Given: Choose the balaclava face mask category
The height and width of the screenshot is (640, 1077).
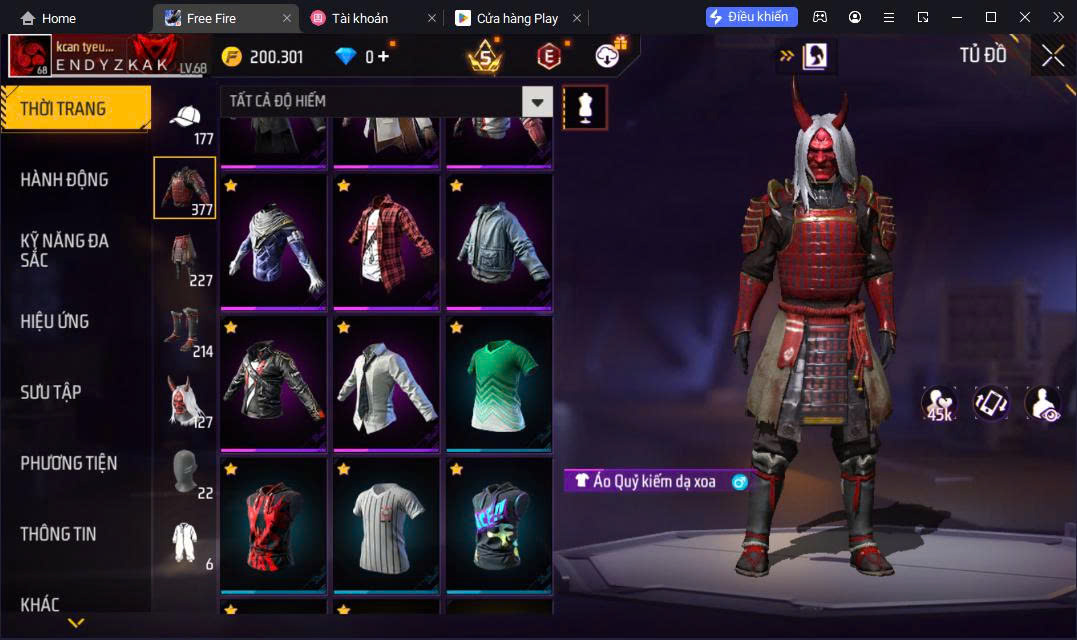Looking at the screenshot, I should [185, 471].
